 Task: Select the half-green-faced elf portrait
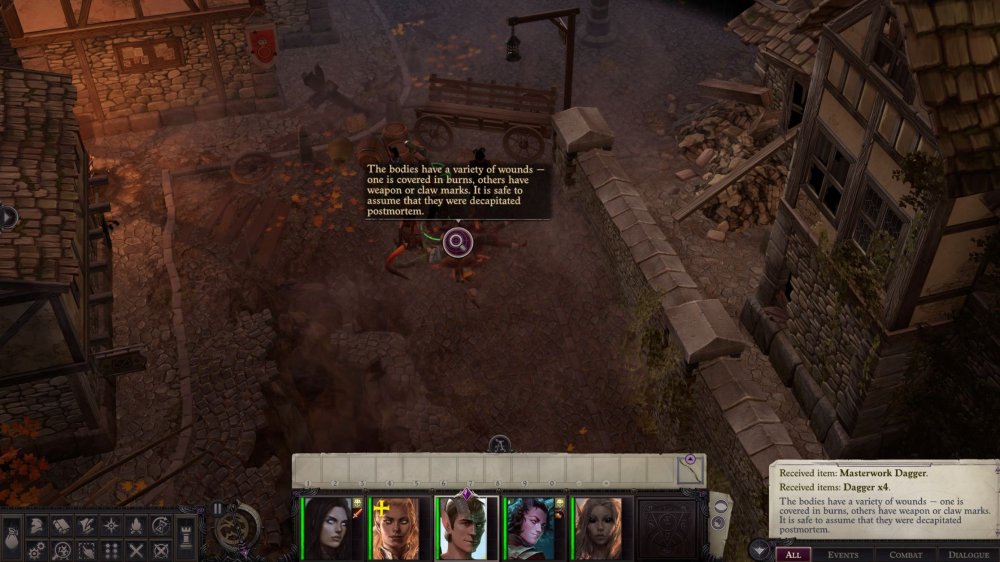pyautogui.click(x=465, y=527)
